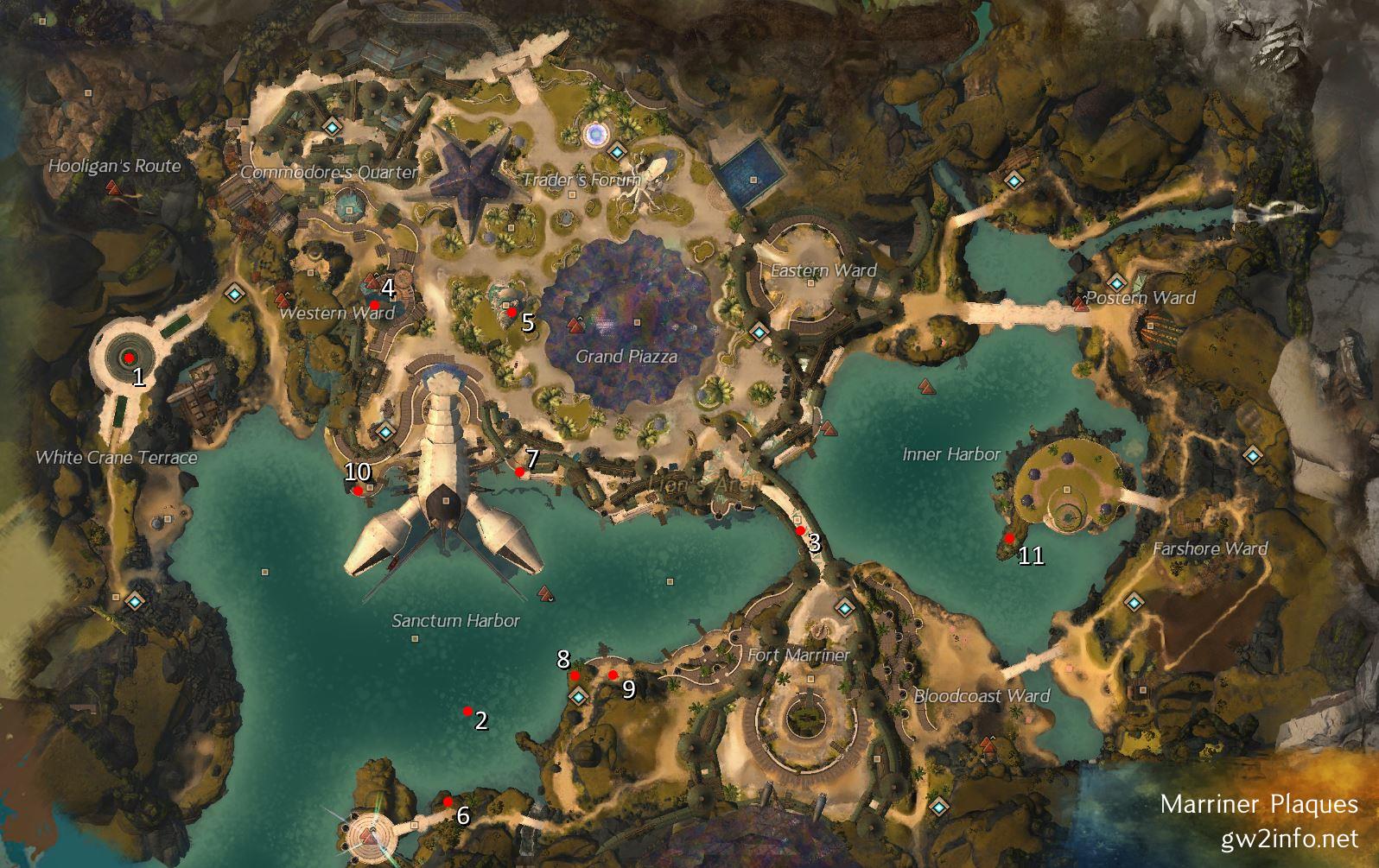The width and height of the screenshot is (1379, 868).
Task: Click the vista triangle above Sanctum Harbor
Action: point(545,592)
